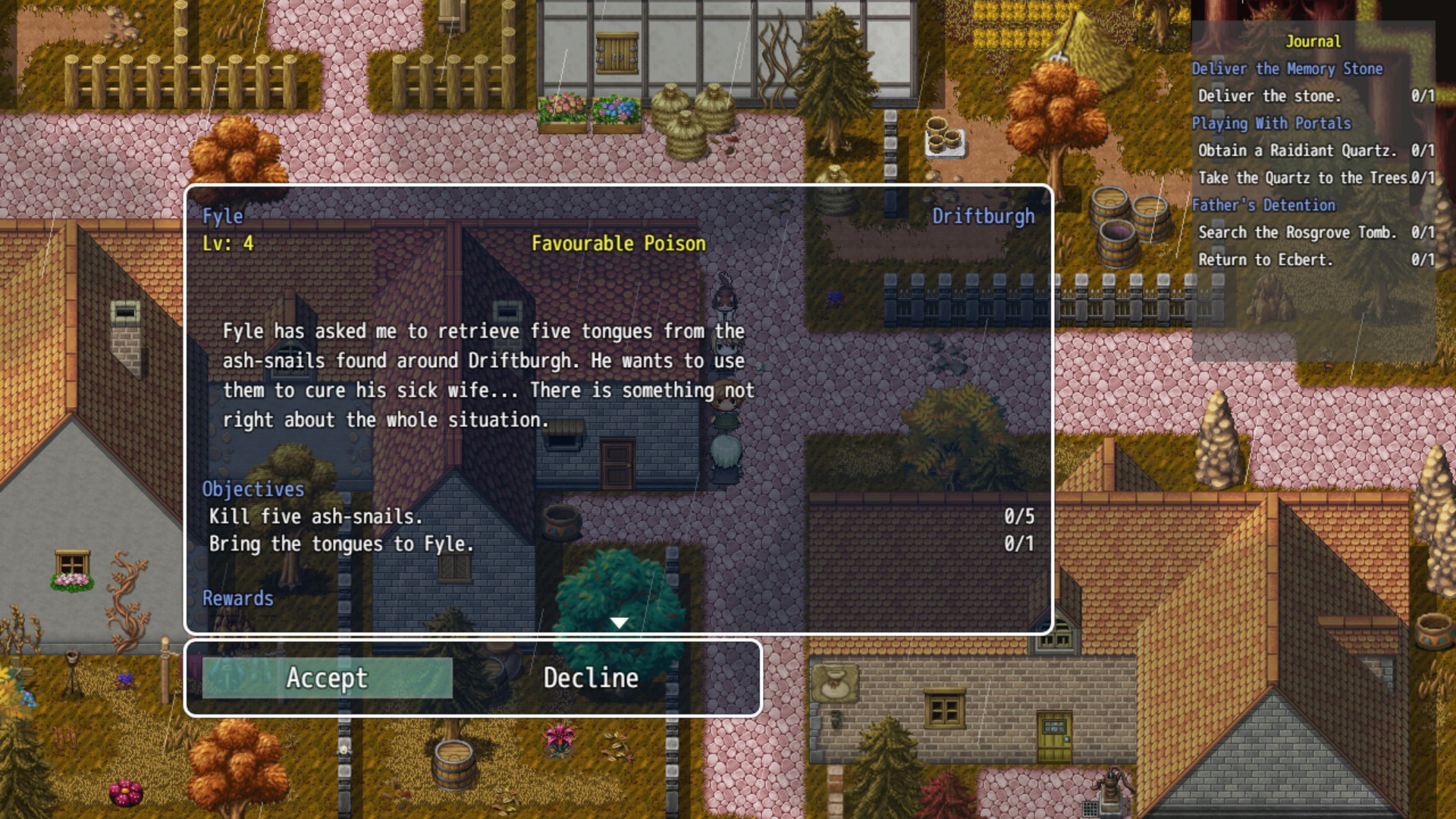Choose Father's Detention quest in journal
1456x819 pixels.
click(1263, 206)
